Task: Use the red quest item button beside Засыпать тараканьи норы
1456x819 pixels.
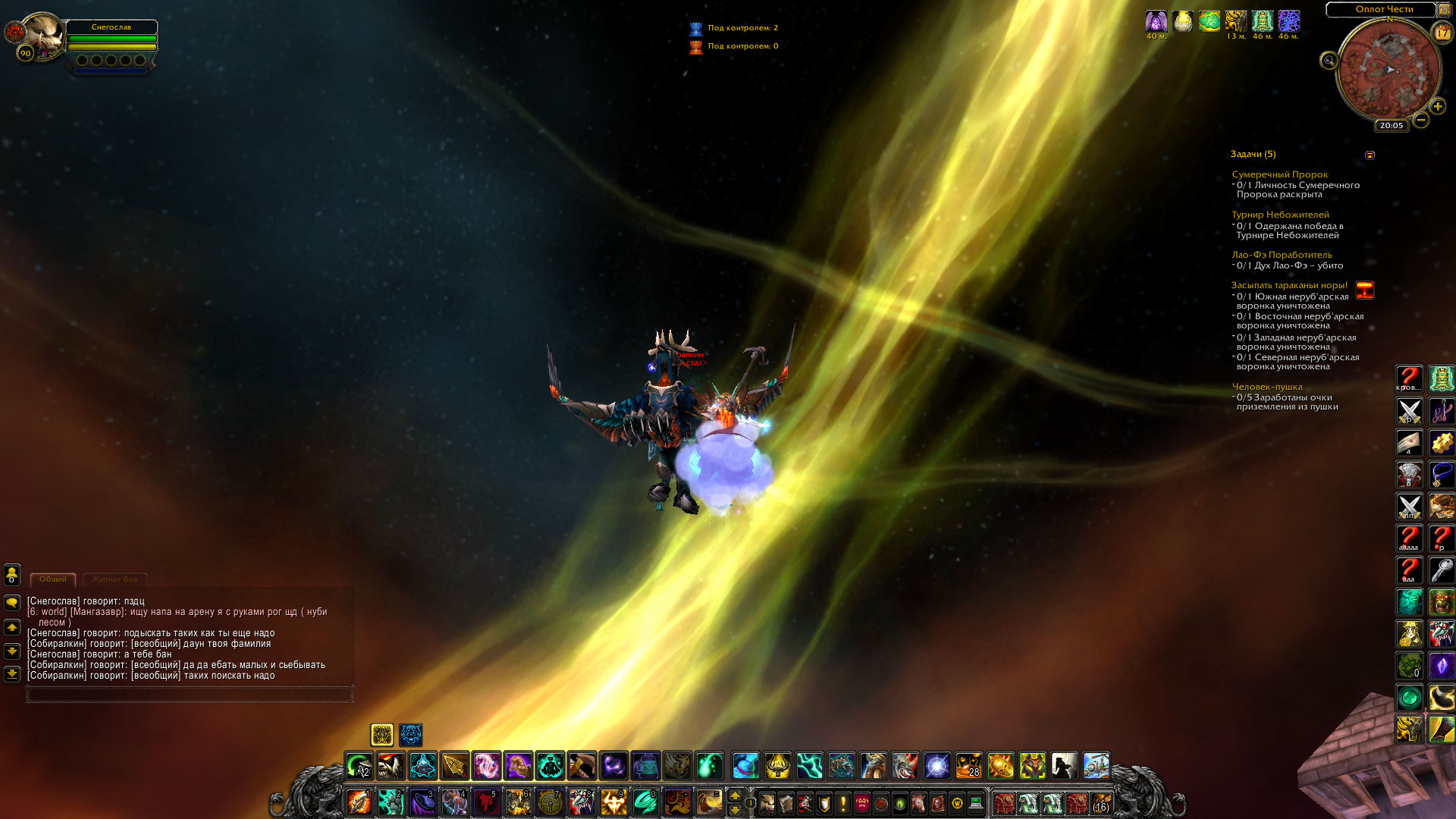Action: [x=1364, y=290]
